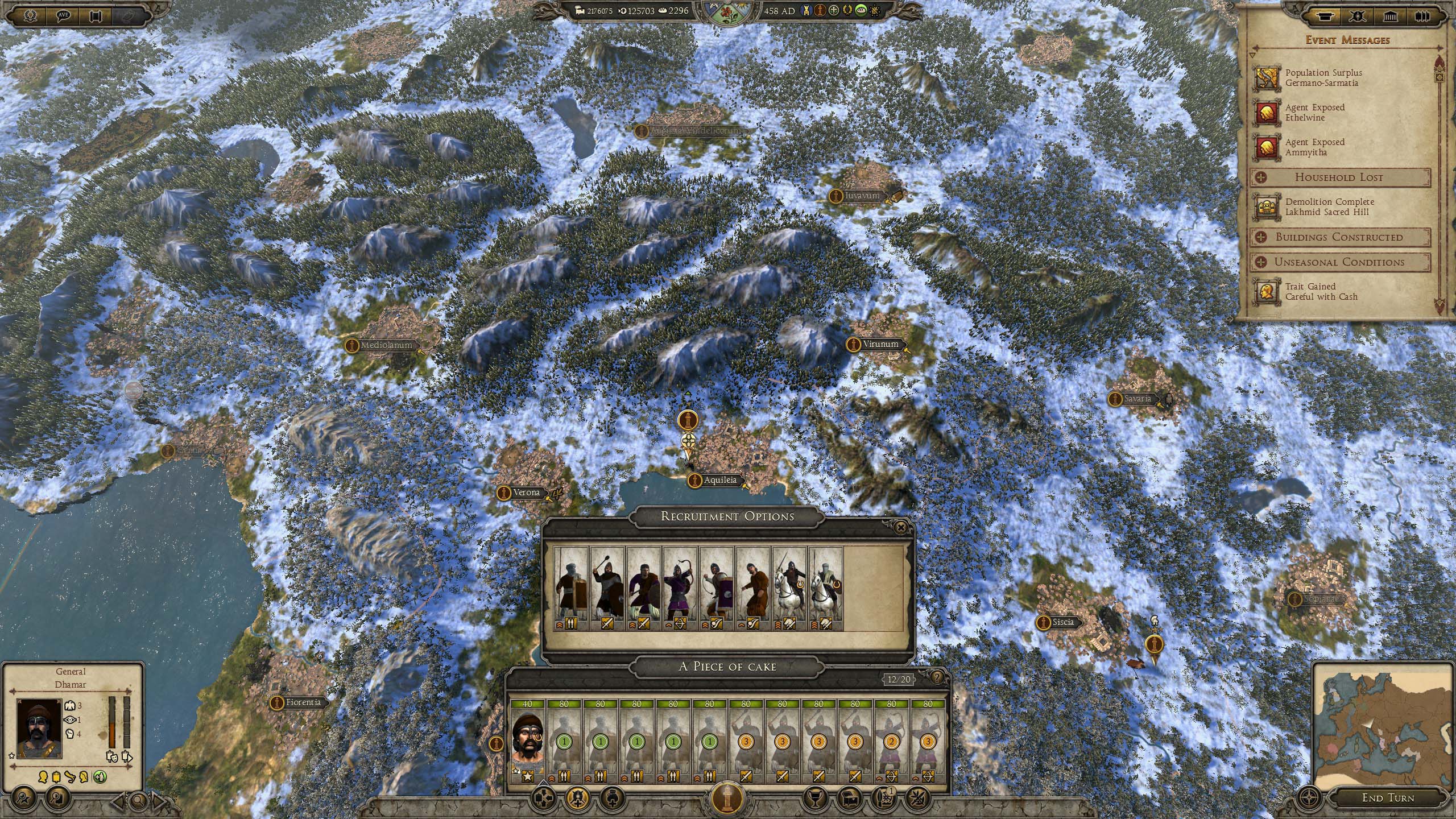Open the Demolition Complete Lakhmid Sacred Hill message
This screenshot has width=1456, height=819.
point(1329,207)
